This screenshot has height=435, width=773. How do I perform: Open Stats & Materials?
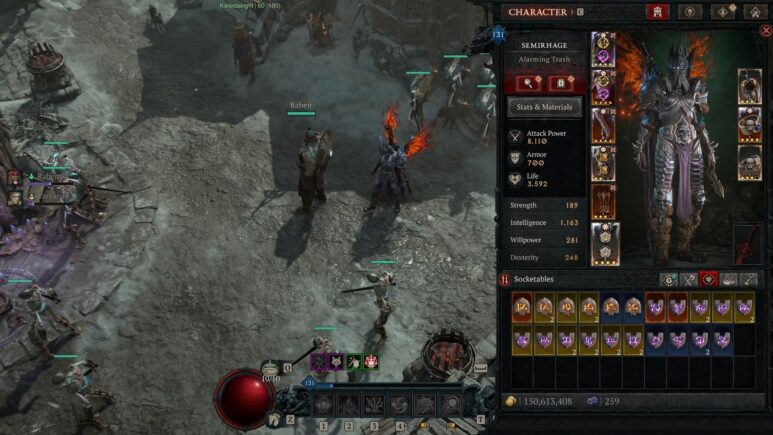tap(545, 107)
